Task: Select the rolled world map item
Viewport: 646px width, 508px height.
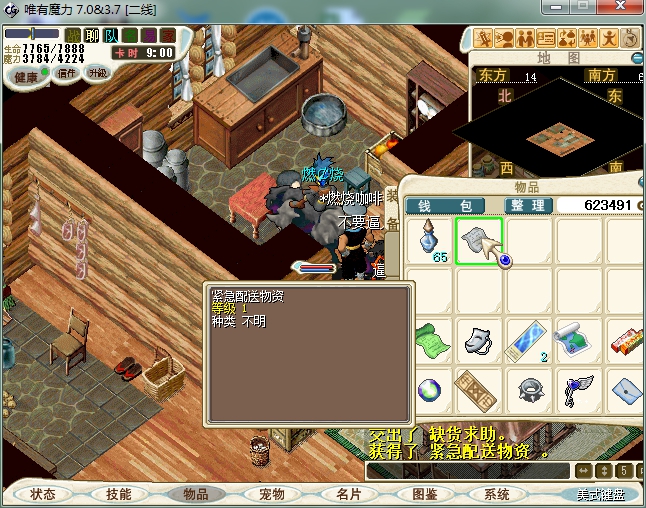Action: 575,338
